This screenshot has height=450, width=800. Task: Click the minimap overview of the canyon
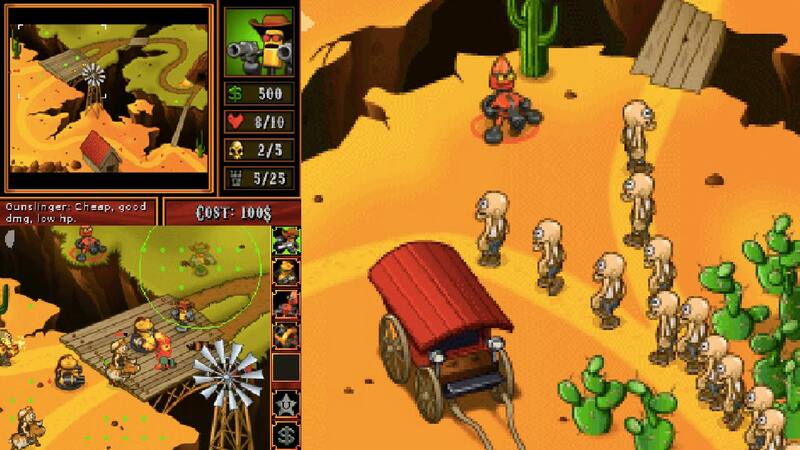[x=109, y=98]
